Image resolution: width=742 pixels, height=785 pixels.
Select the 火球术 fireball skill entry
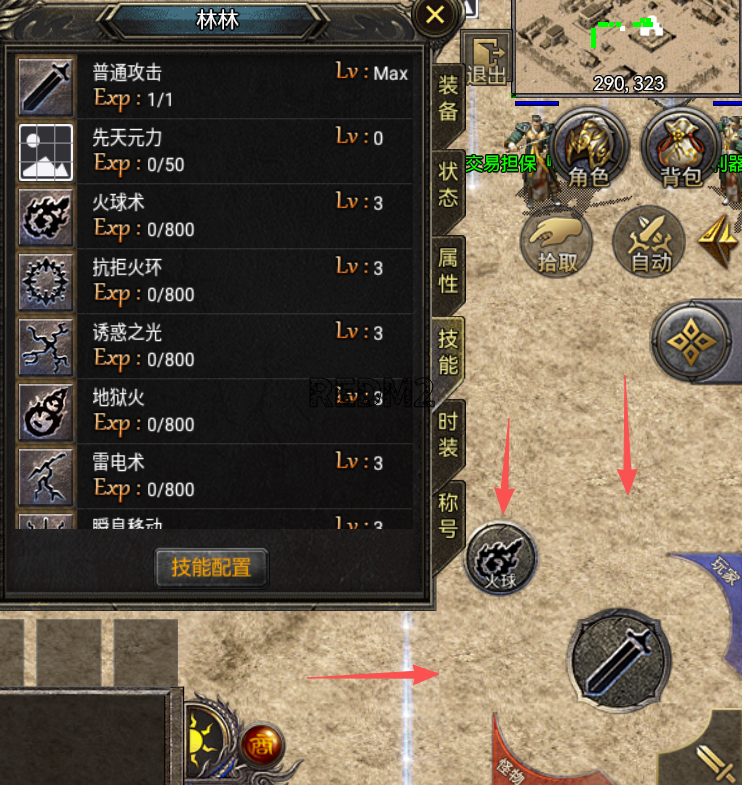[215, 215]
